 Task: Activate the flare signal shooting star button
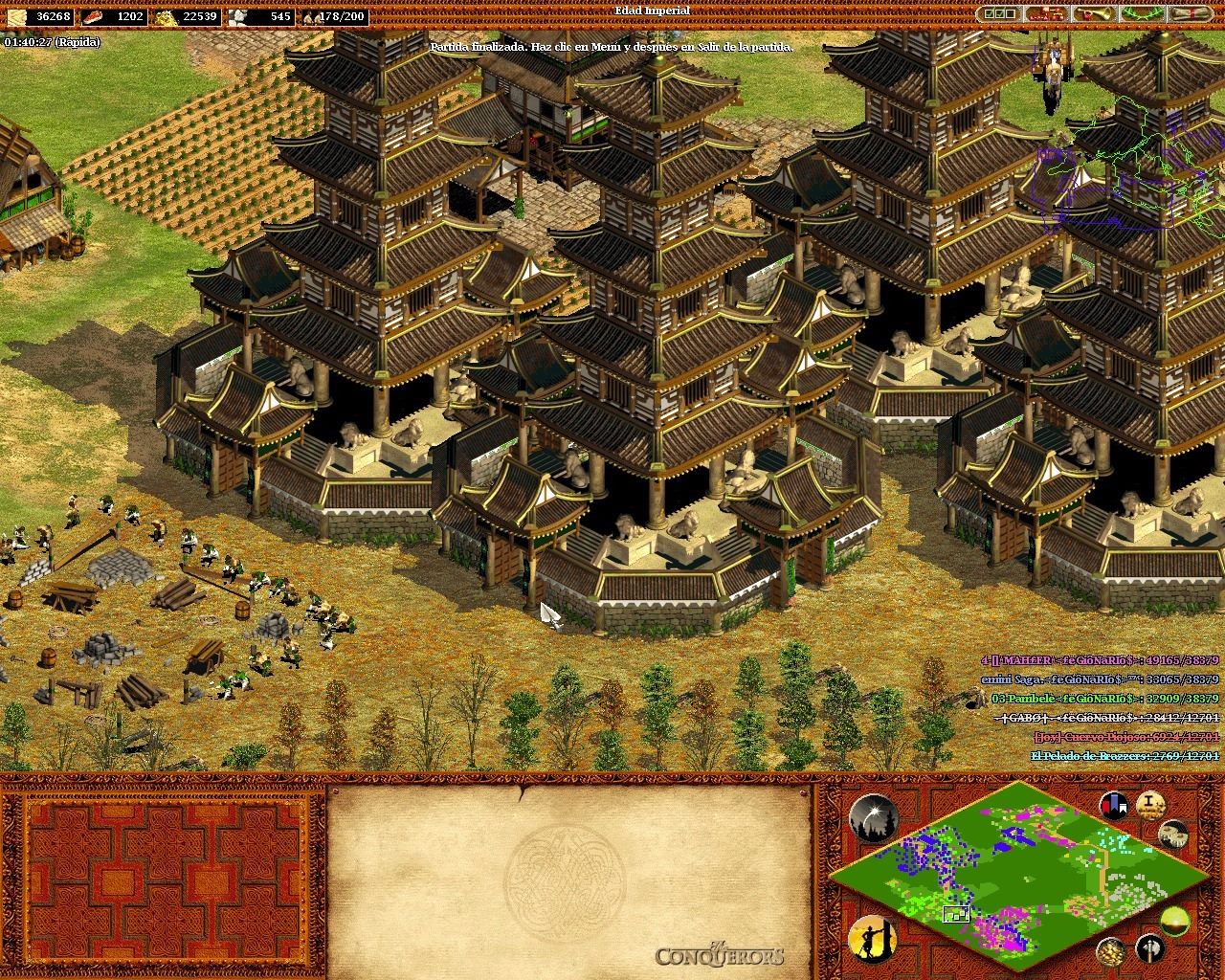pyautogui.click(x=872, y=818)
